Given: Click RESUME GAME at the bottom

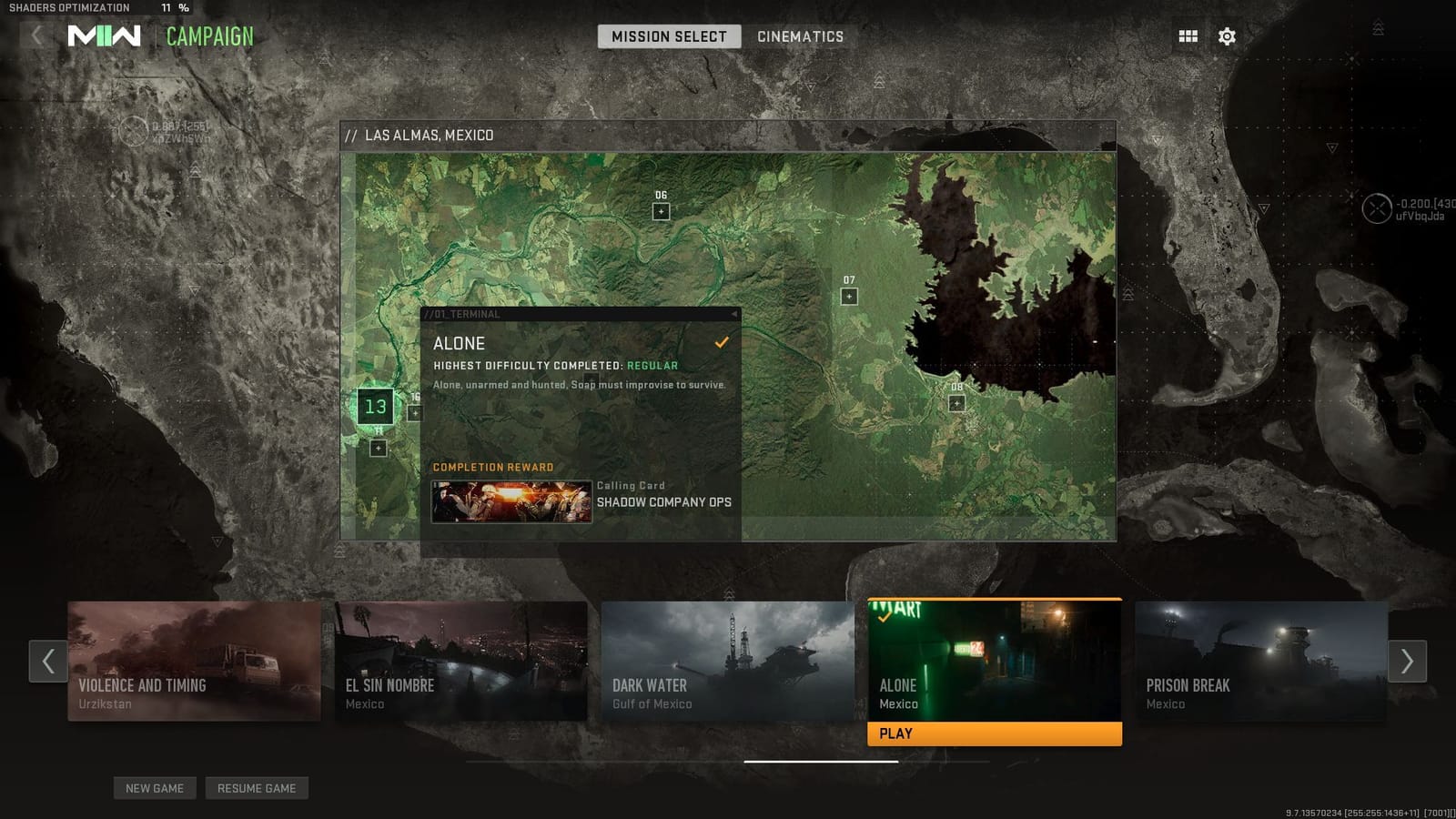Looking at the screenshot, I should coord(258,788).
